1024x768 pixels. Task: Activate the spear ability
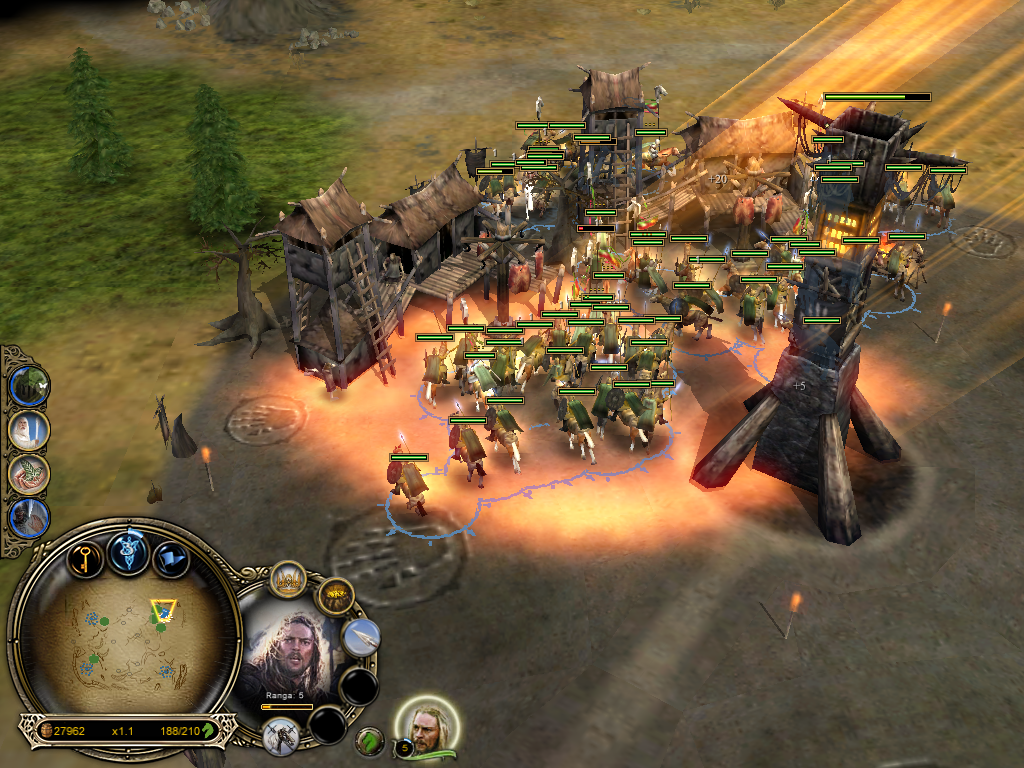coord(360,638)
